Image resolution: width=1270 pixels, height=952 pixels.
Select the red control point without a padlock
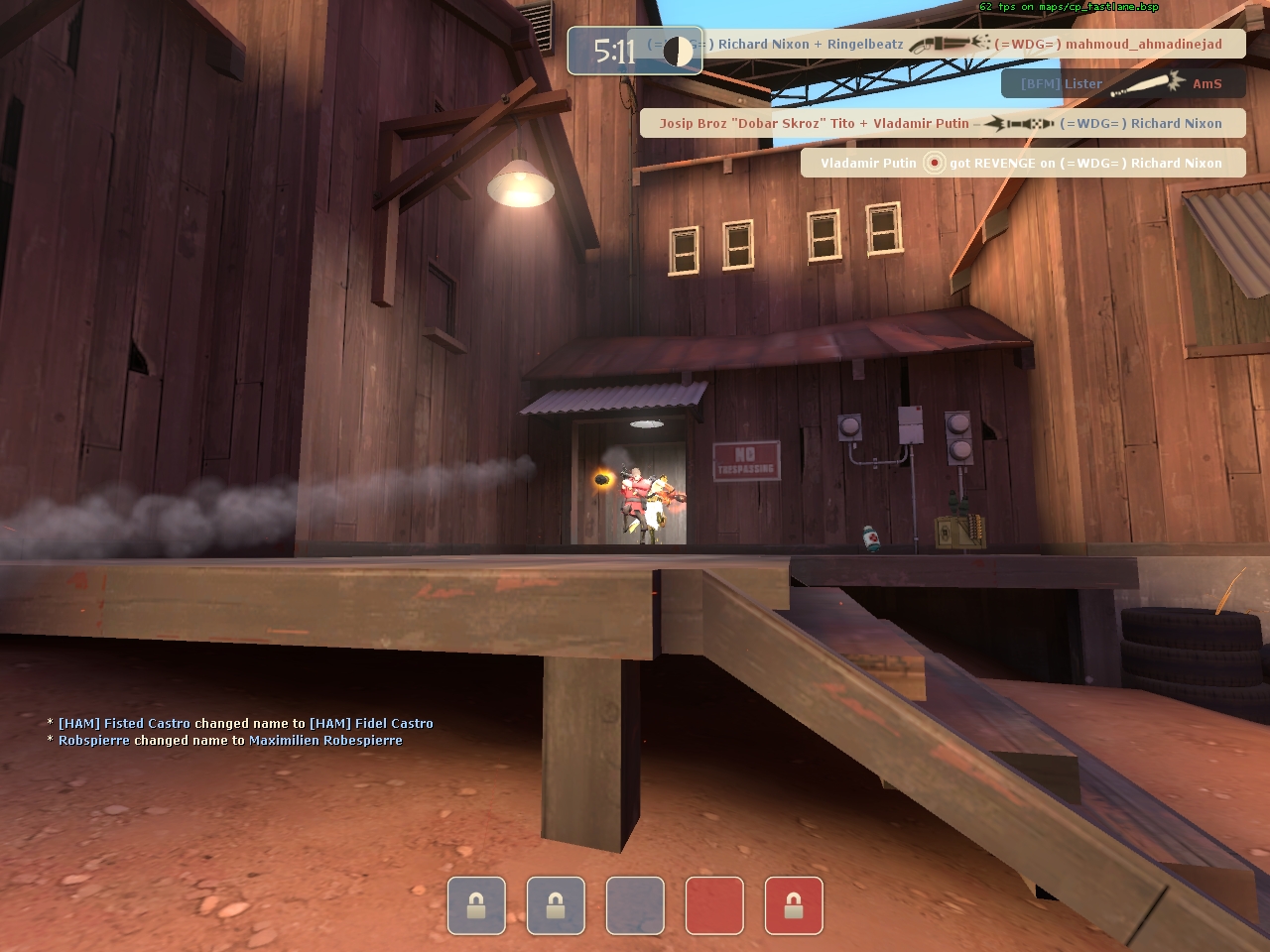click(714, 905)
